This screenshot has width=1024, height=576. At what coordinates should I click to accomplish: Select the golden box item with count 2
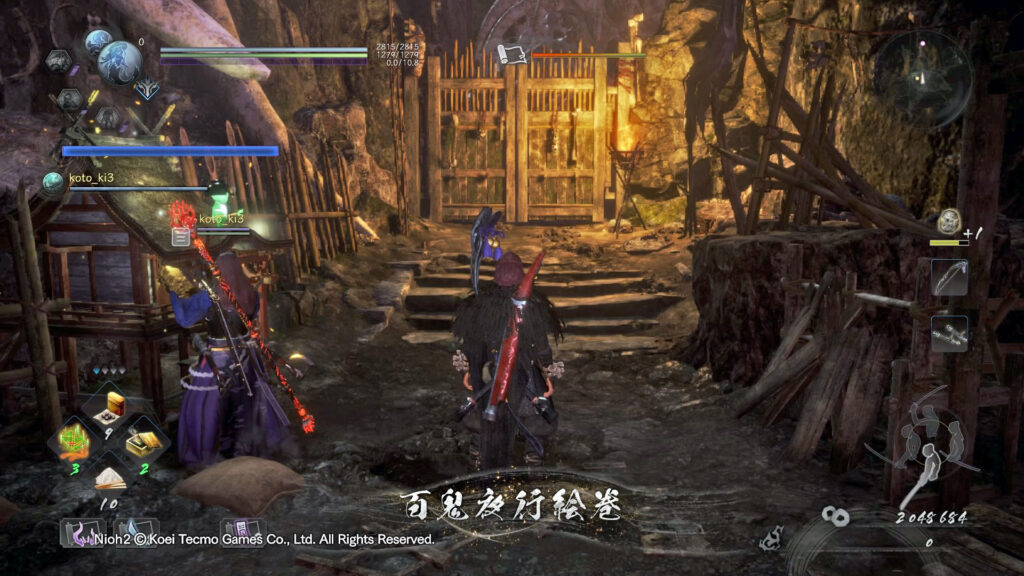[x=142, y=440]
